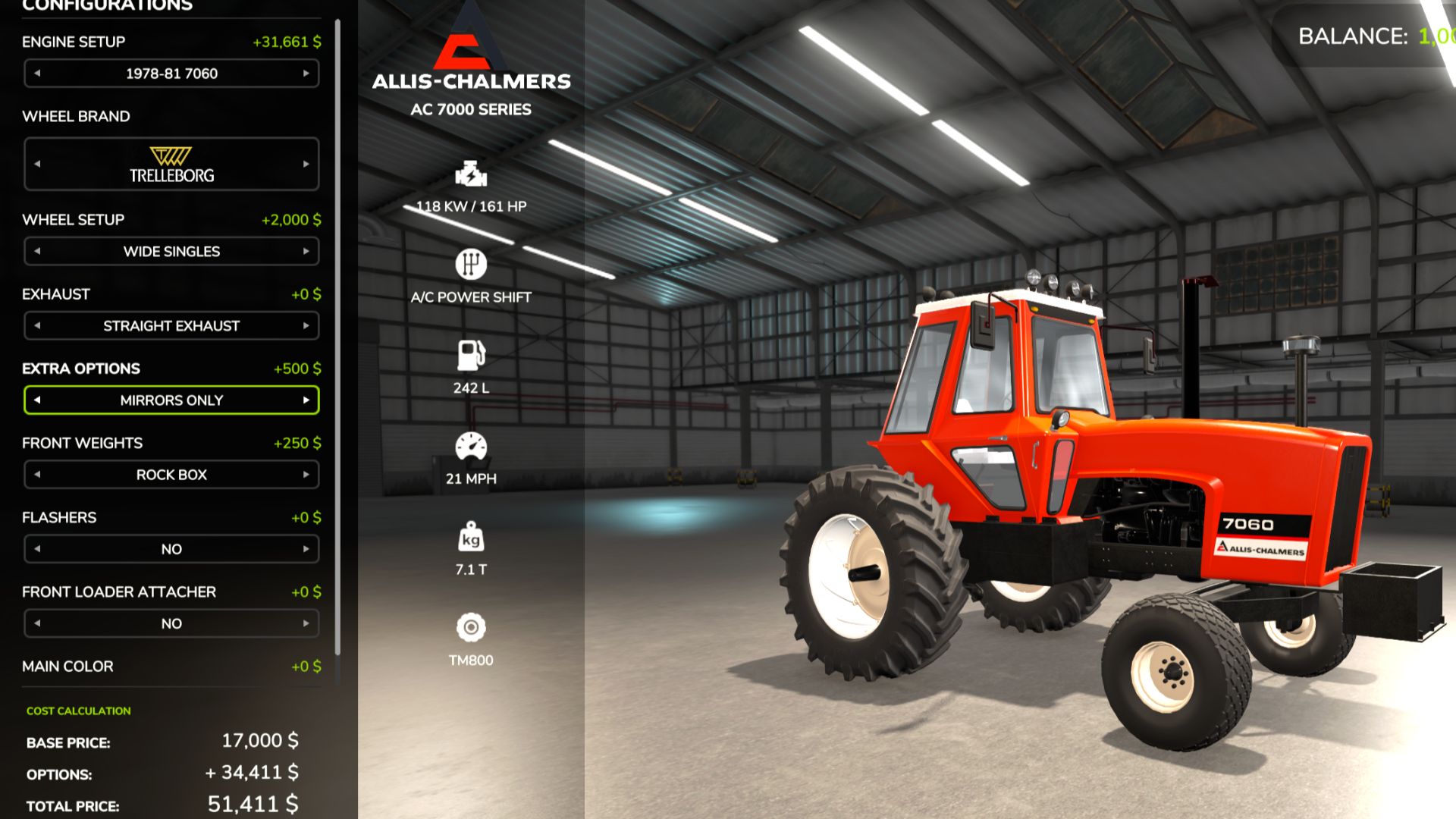The height and width of the screenshot is (819, 1456).
Task: Cycle Exhaust back to previous option
Action: [x=37, y=326]
